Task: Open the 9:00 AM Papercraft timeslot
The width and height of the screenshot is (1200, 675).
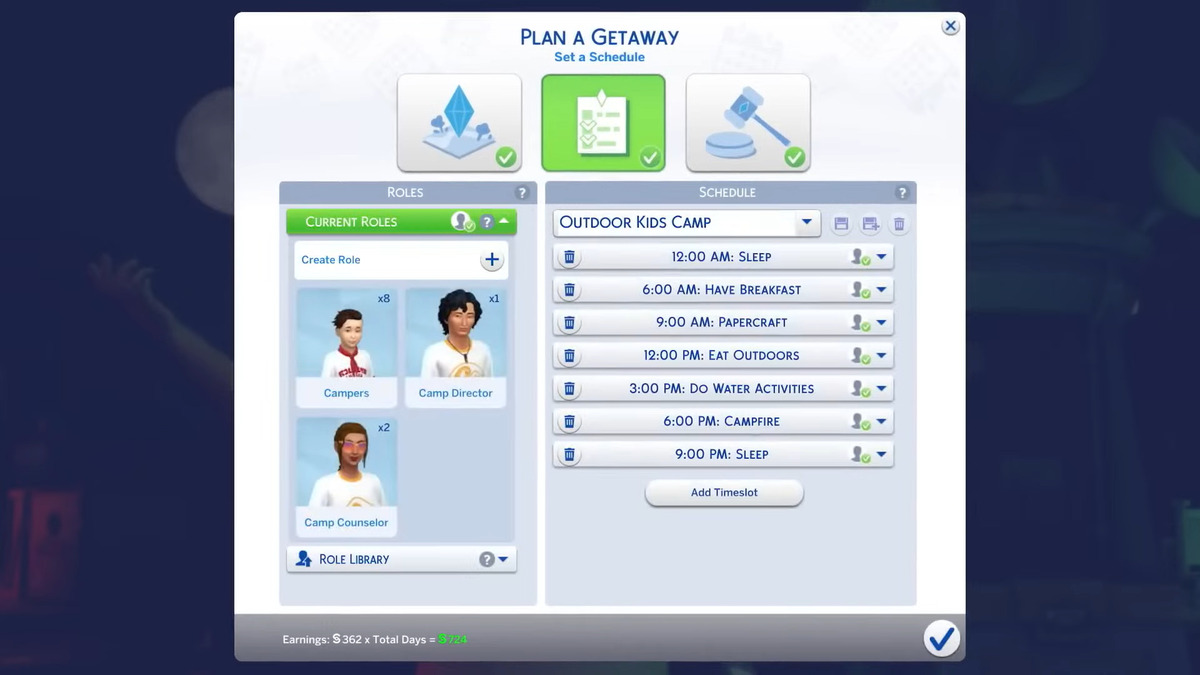Action: [722, 323]
